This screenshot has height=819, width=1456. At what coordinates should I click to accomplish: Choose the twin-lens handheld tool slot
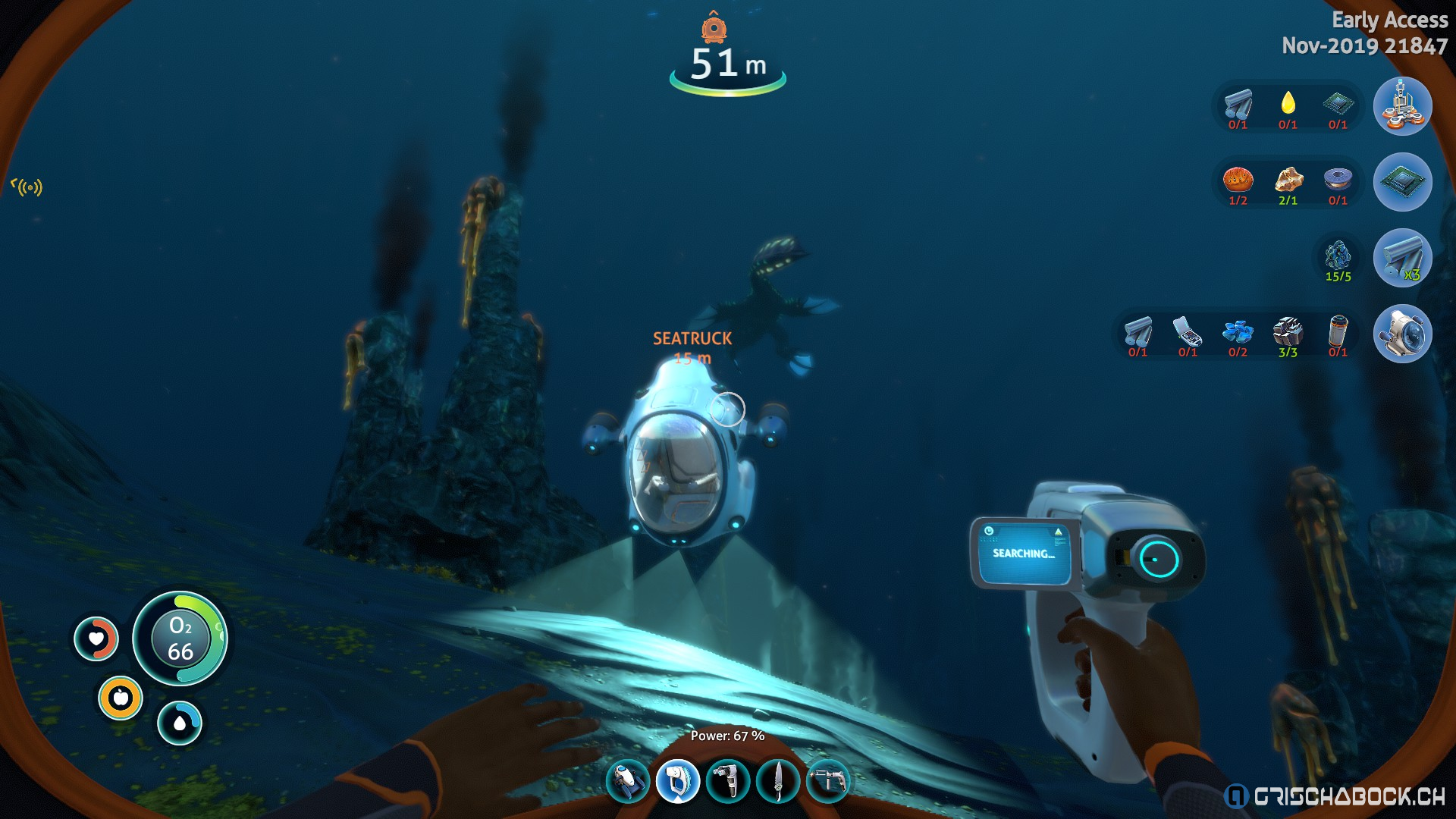tap(728, 781)
